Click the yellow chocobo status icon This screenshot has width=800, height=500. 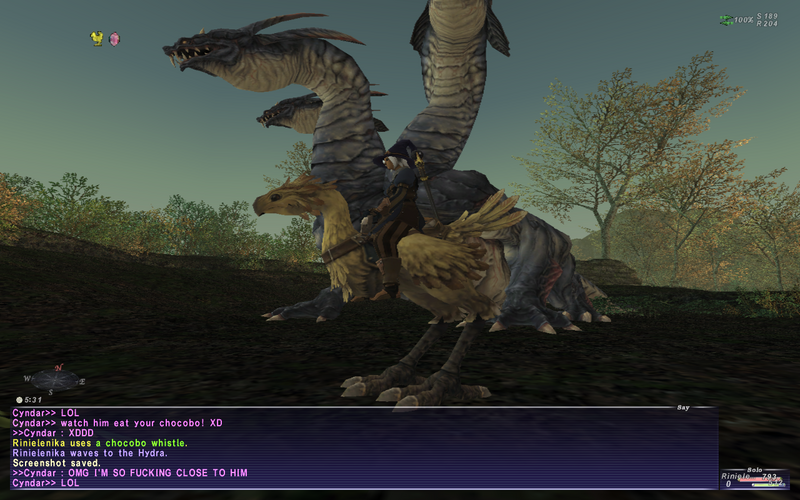(x=97, y=38)
